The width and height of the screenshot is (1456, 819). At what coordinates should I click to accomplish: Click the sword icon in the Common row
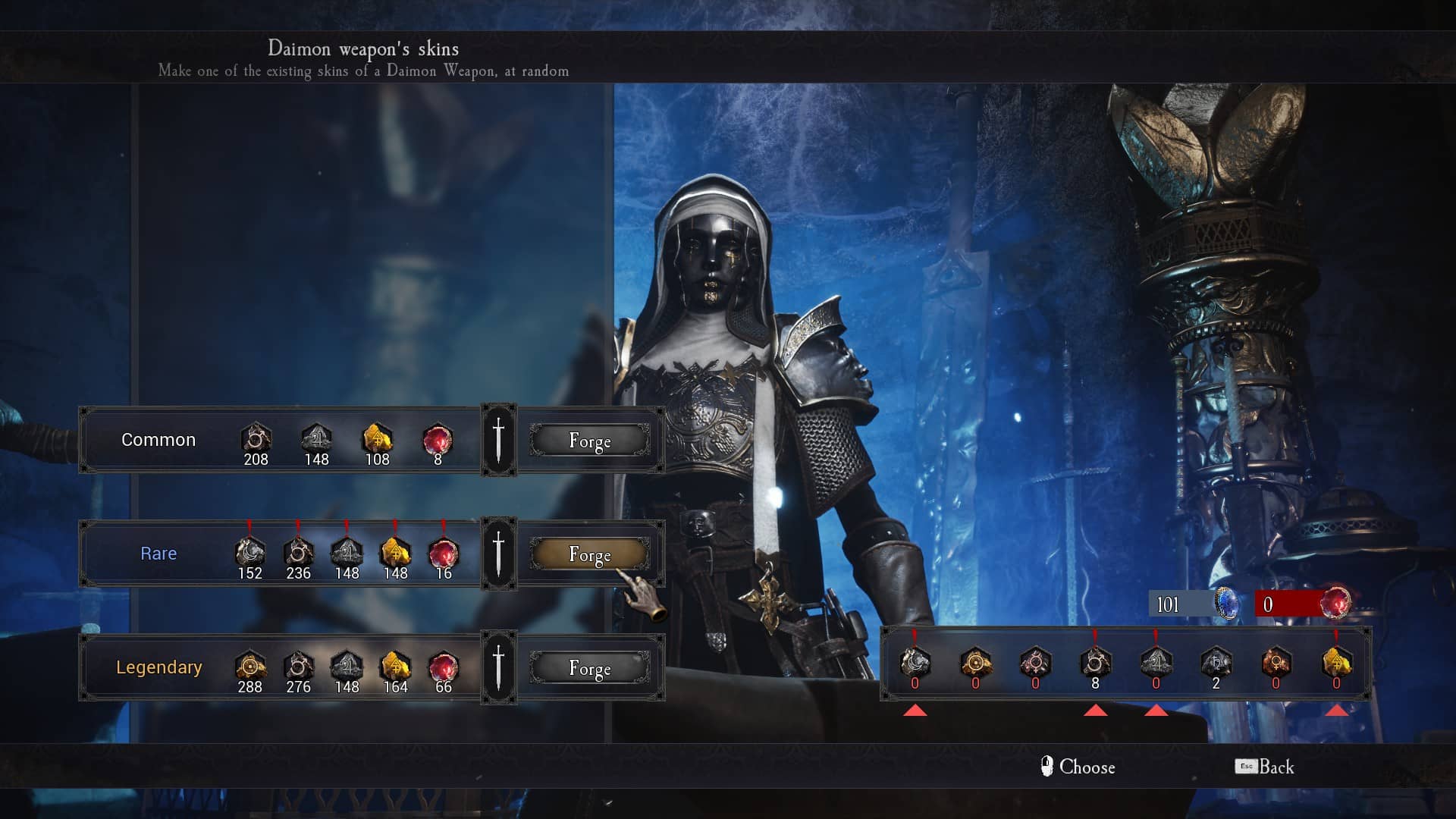(x=498, y=440)
